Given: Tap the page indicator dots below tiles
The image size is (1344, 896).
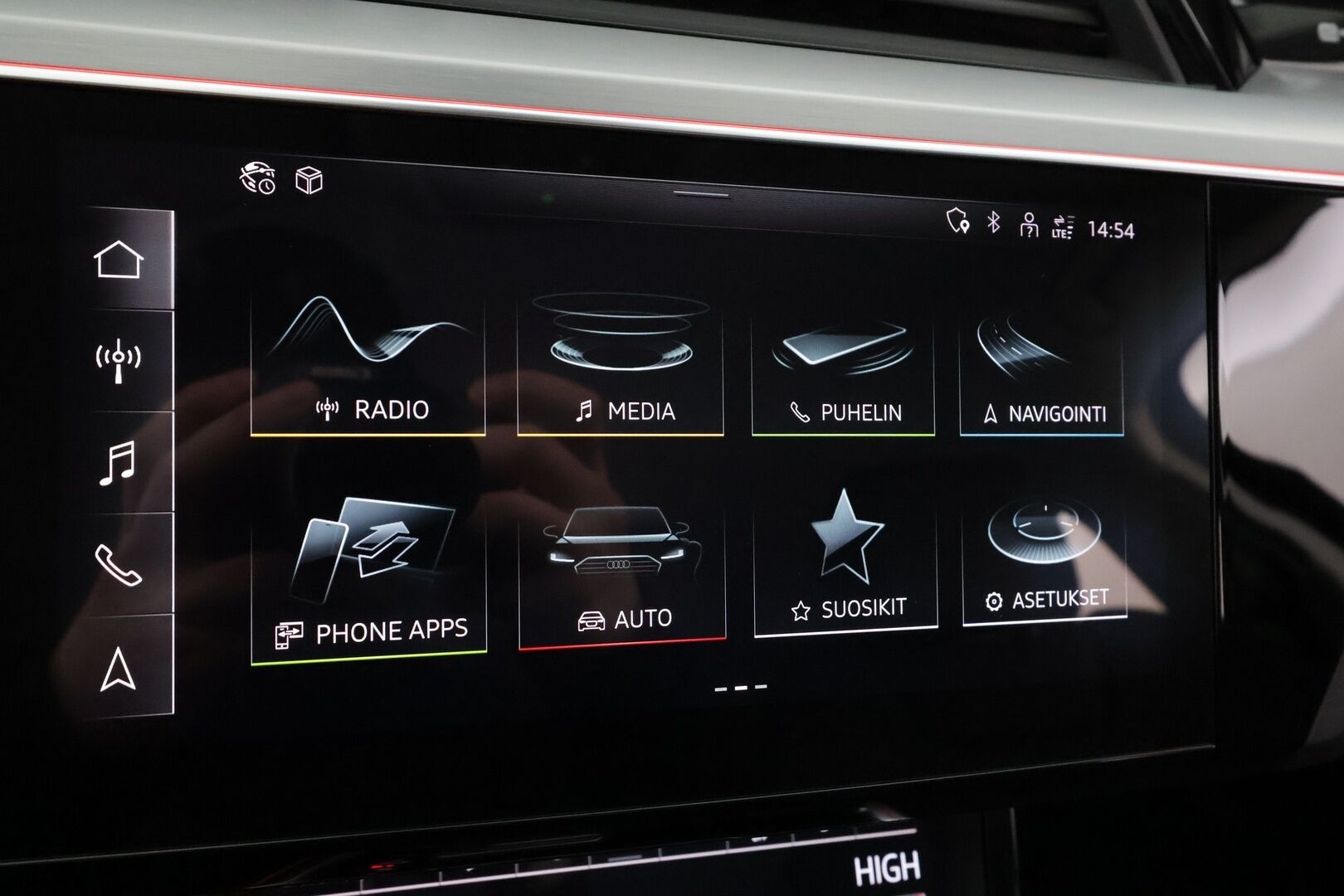Looking at the screenshot, I should click(738, 686).
